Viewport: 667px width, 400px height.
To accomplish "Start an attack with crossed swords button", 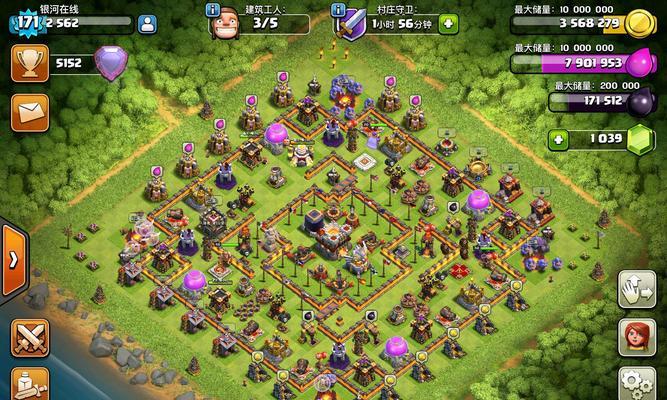I will tap(30, 338).
